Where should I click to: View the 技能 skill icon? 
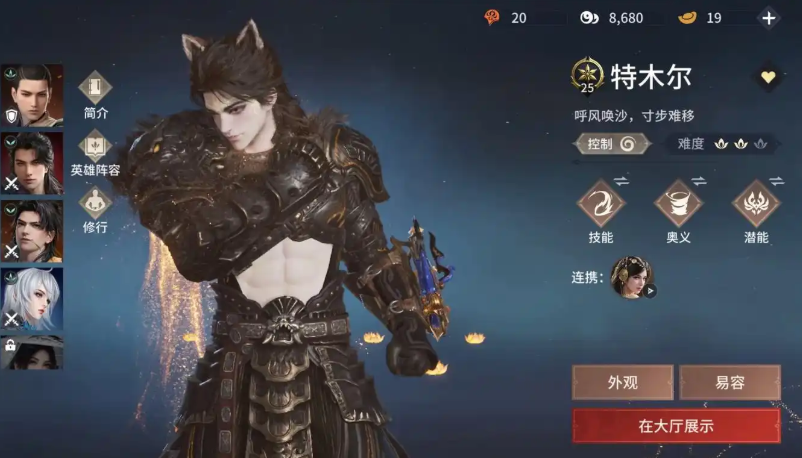601,205
